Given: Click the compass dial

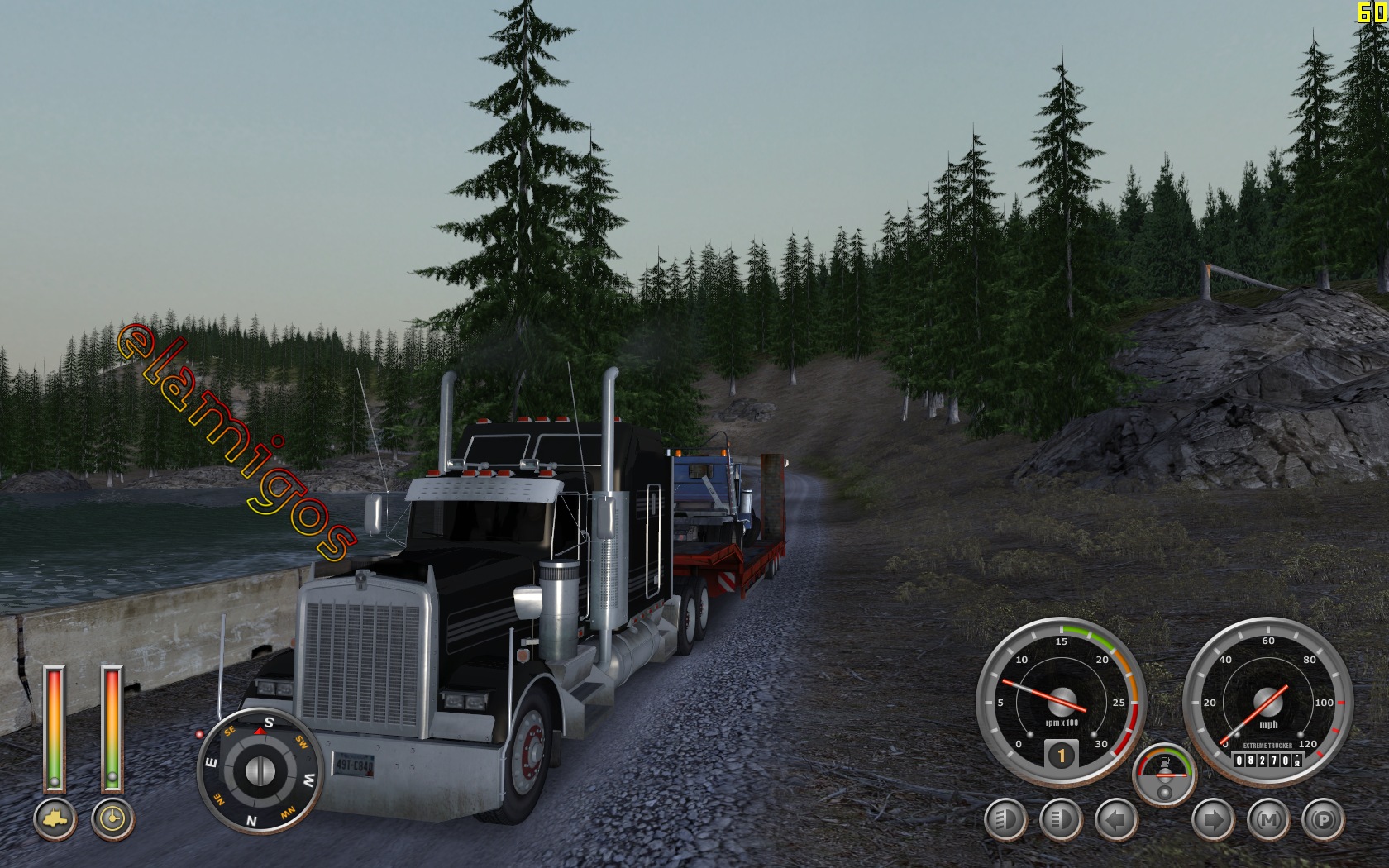Looking at the screenshot, I should point(260,770).
